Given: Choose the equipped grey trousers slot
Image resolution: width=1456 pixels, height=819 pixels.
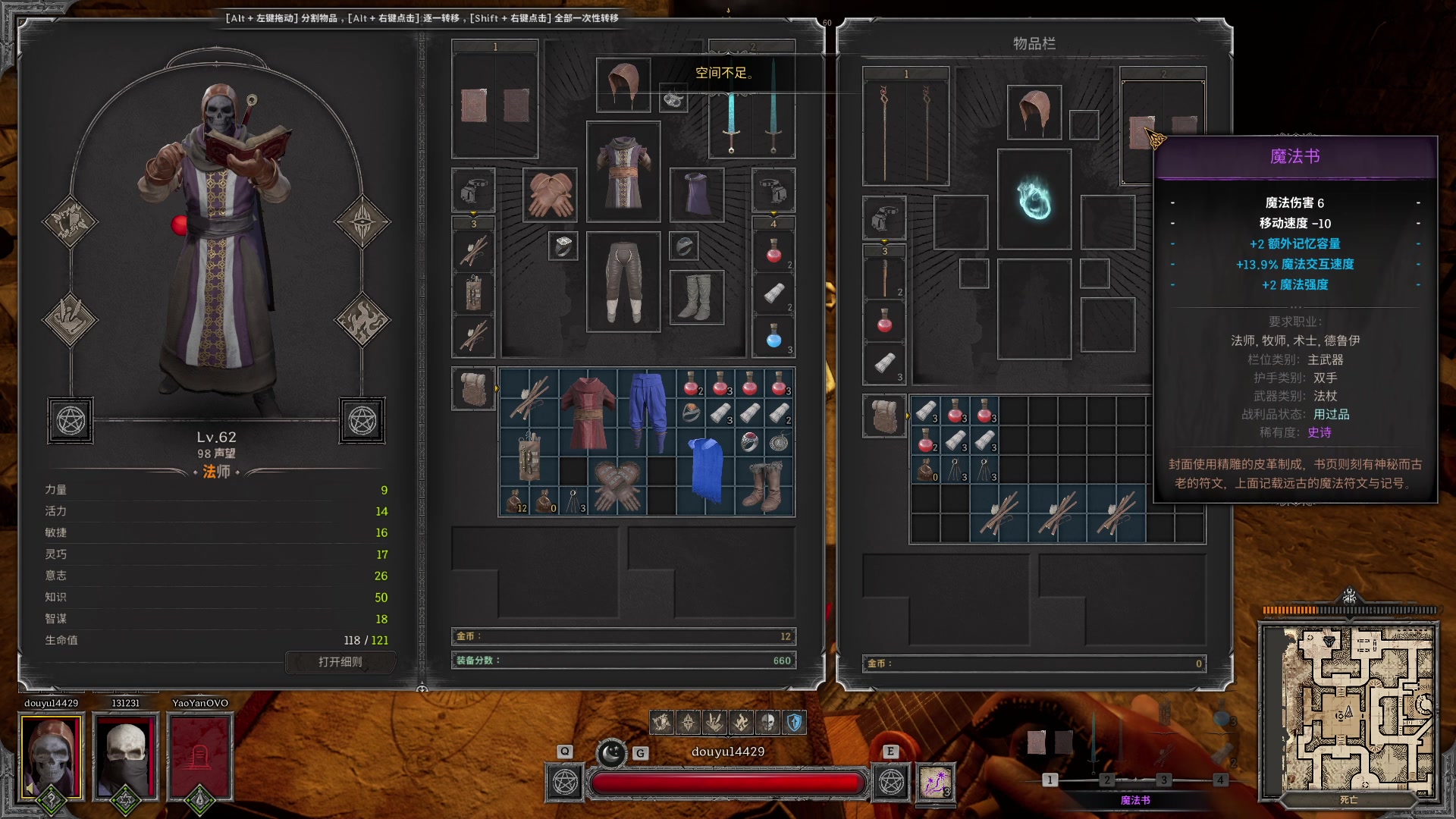Looking at the screenshot, I should 623,282.
